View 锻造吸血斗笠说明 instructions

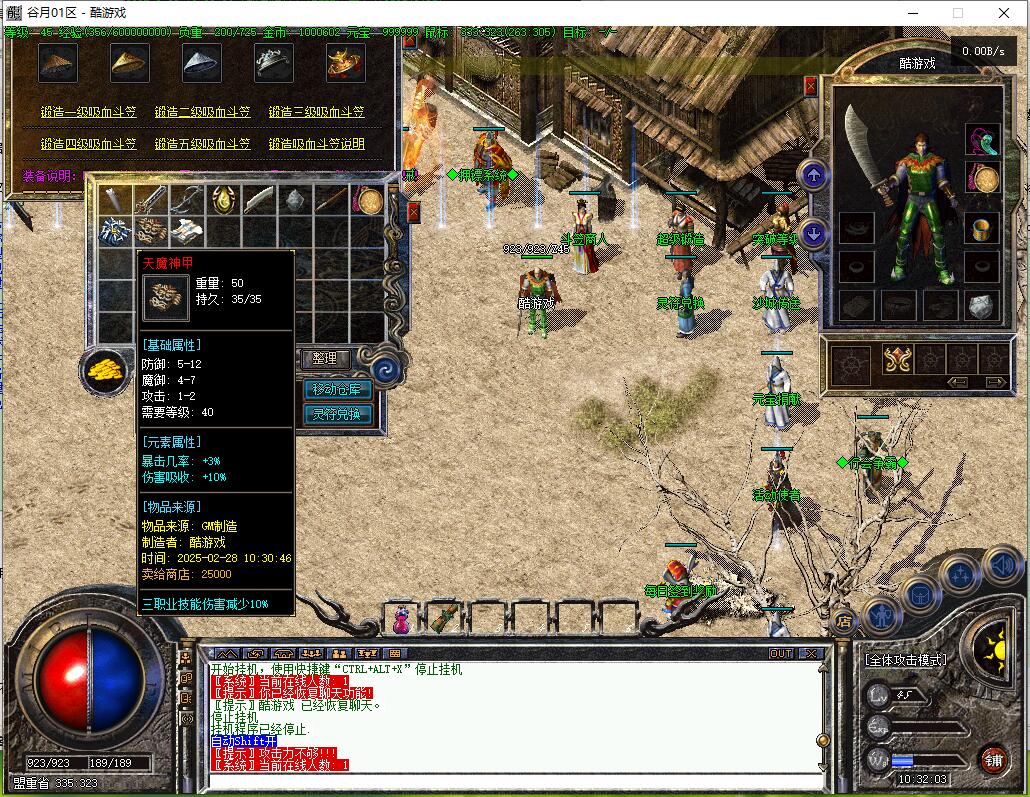click(x=316, y=144)
